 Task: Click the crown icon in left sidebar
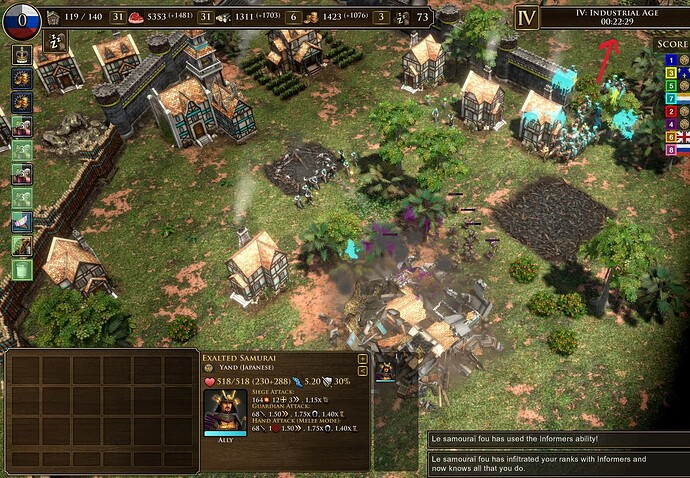tap(21, 53)
